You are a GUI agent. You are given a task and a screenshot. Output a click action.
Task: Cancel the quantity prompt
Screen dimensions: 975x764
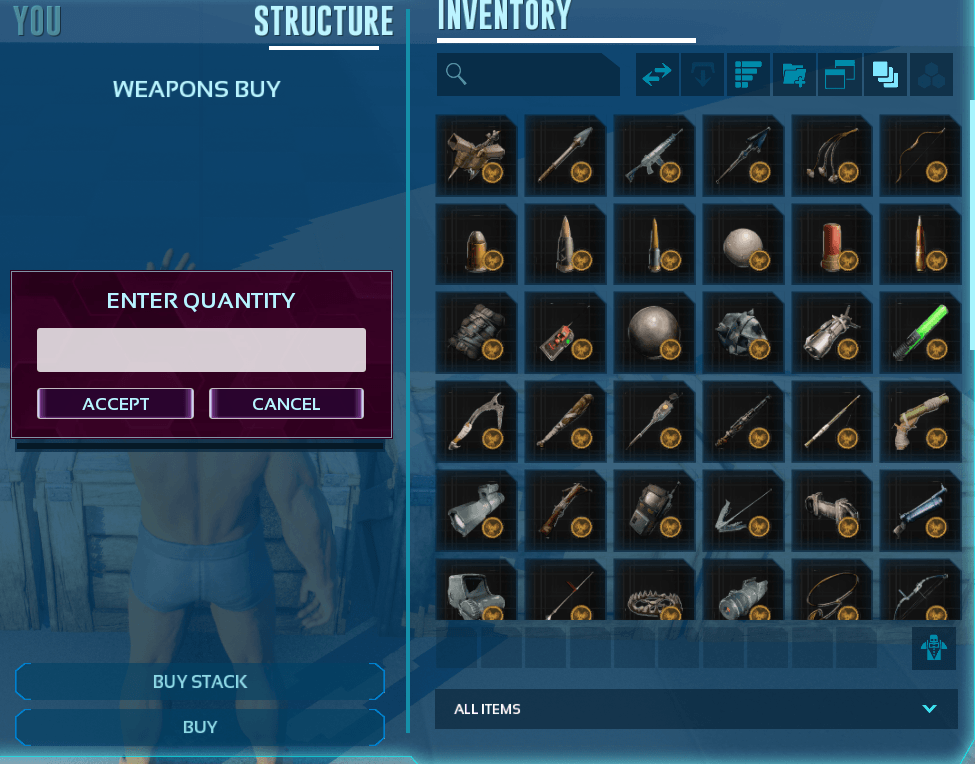pos(286,404)
